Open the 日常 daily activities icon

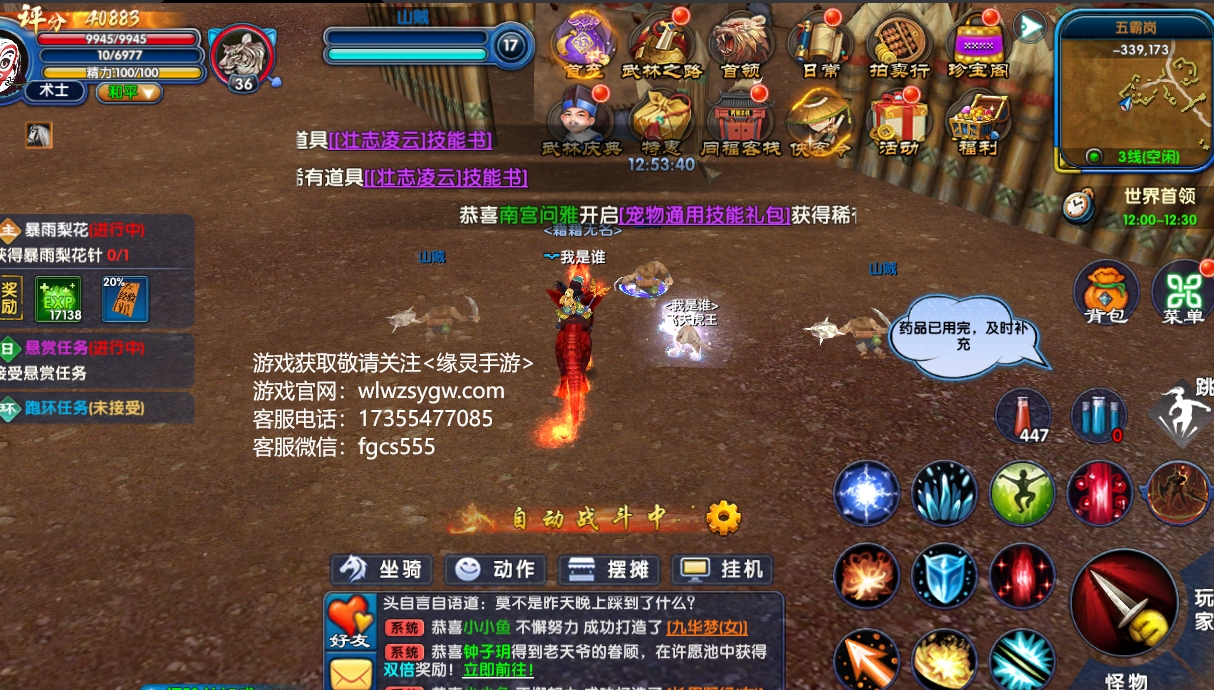pos(821,45)
